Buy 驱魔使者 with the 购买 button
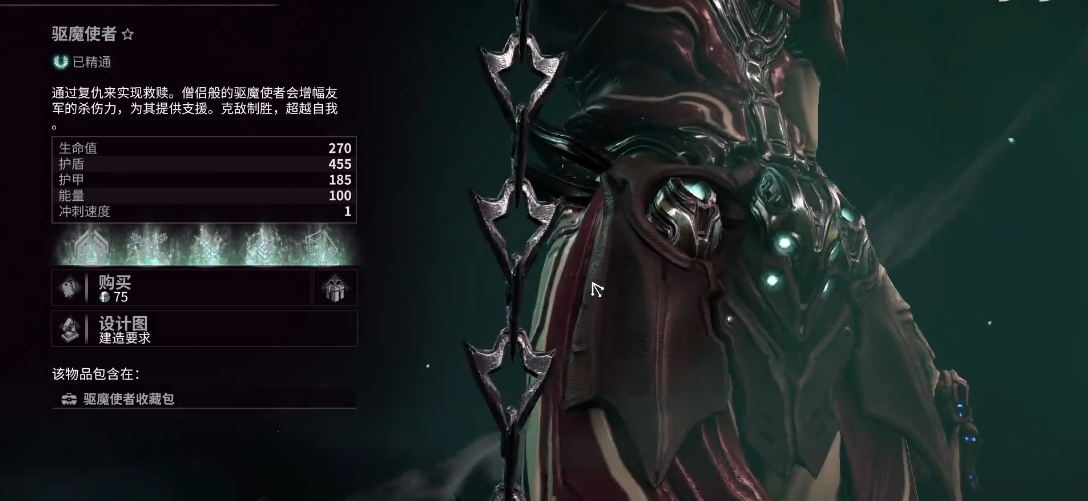Viewport: 1088px width, 501px height. pyautogui.click(x=182, y=288)
